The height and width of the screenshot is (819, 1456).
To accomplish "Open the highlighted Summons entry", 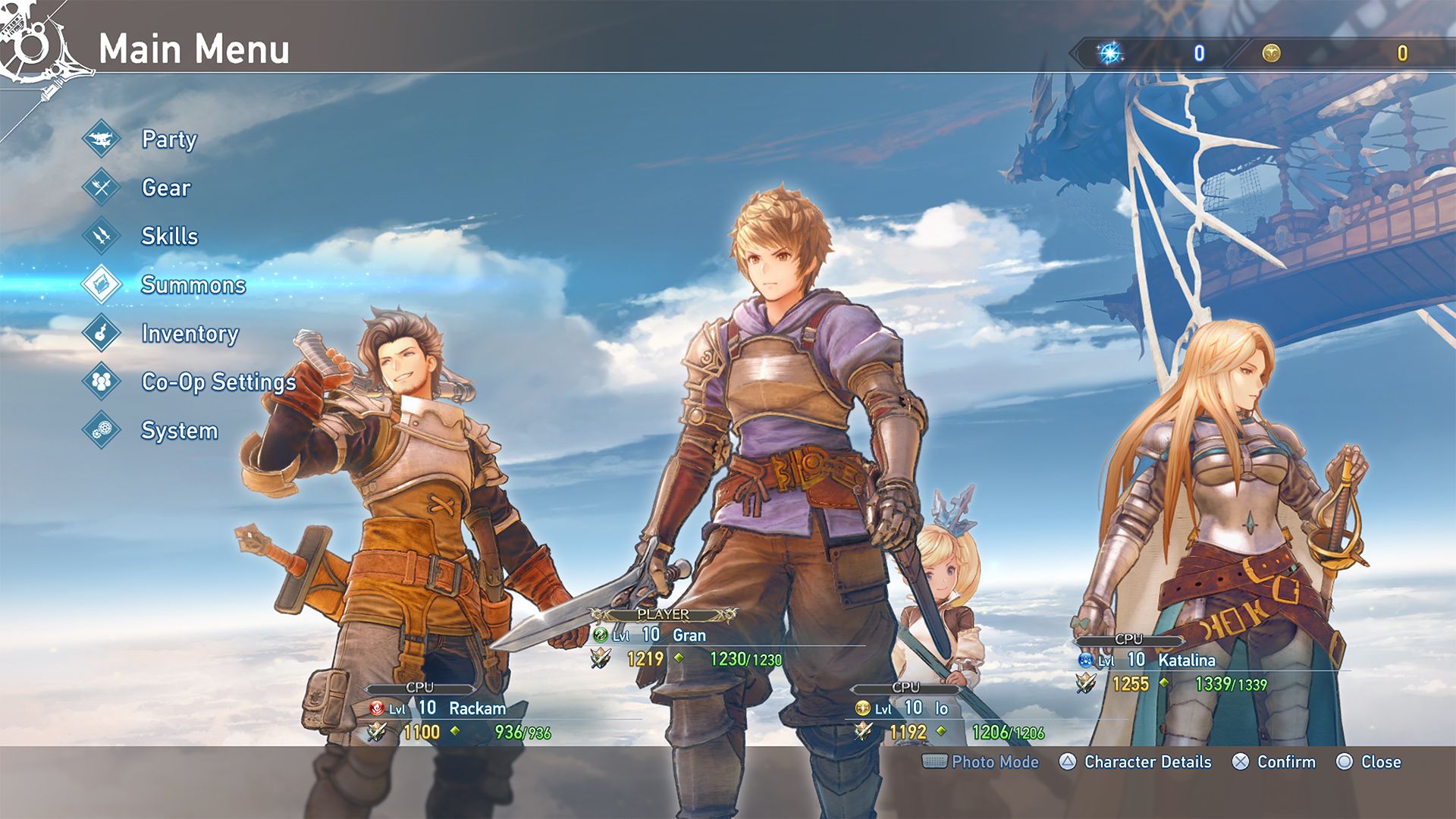I will [x=193, y=285].
